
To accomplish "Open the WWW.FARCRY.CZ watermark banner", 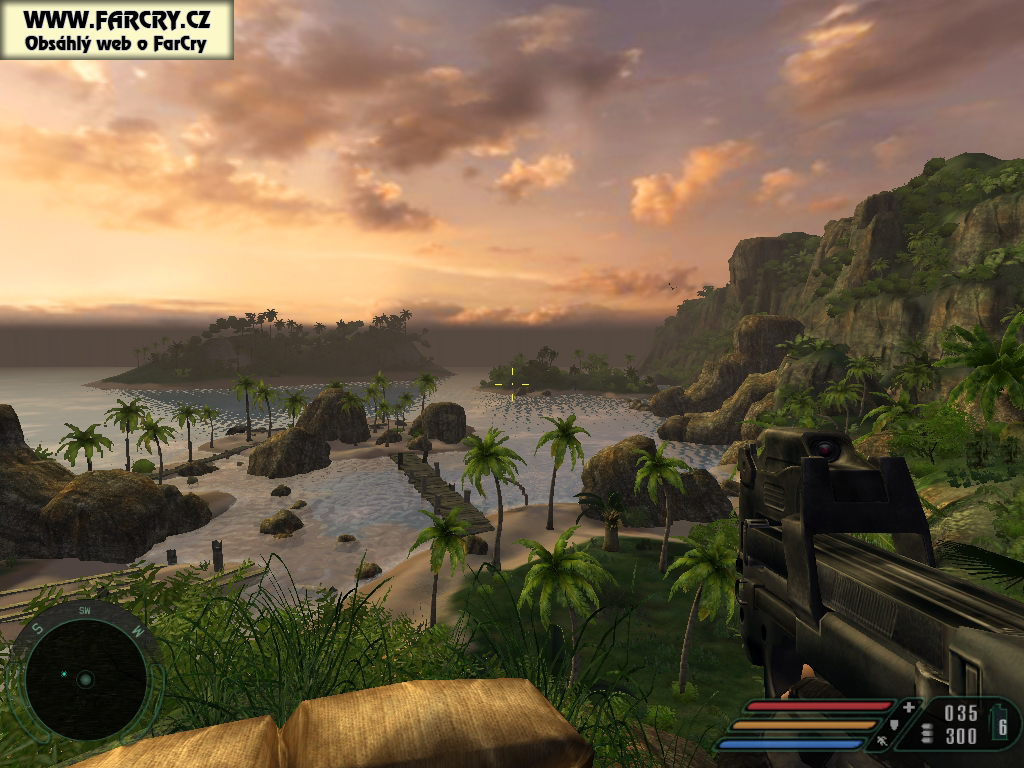I will click(116, 29).
